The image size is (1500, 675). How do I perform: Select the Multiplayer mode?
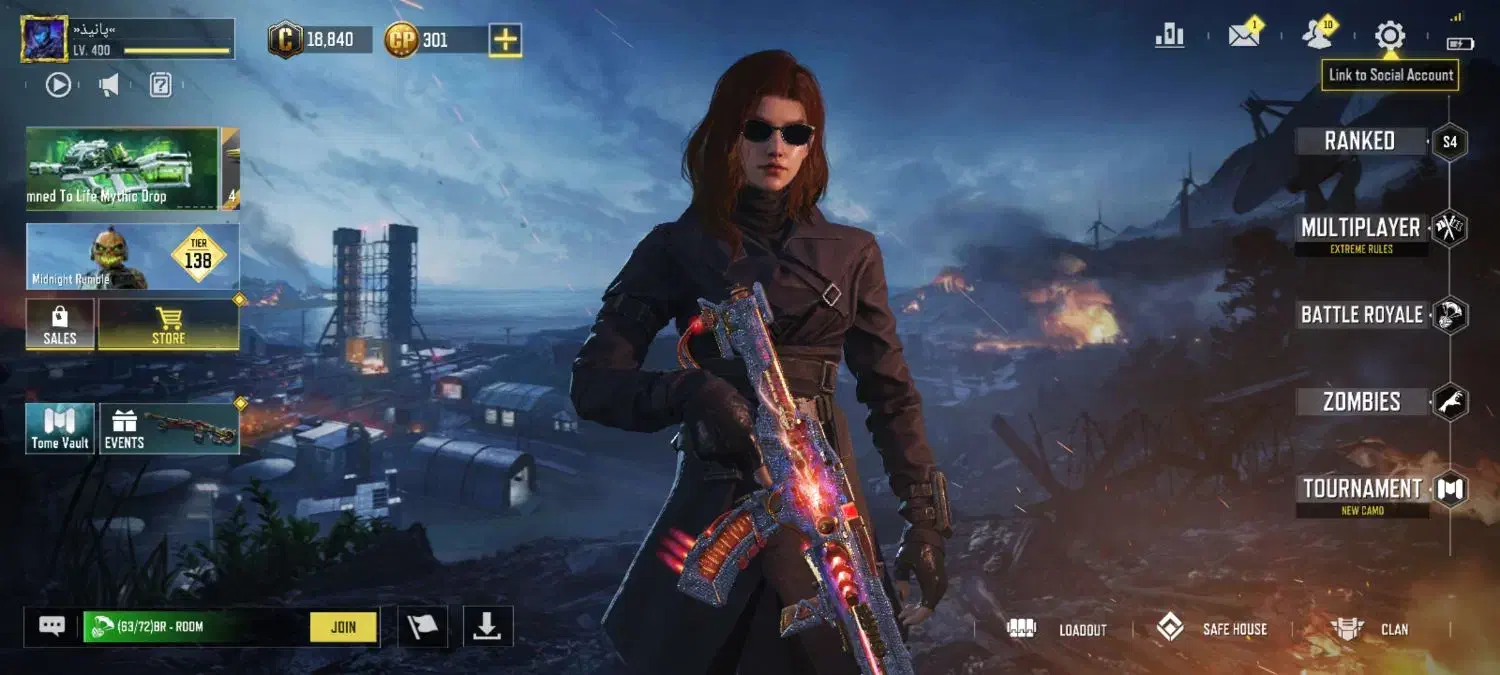click(x=1361, y=229)
